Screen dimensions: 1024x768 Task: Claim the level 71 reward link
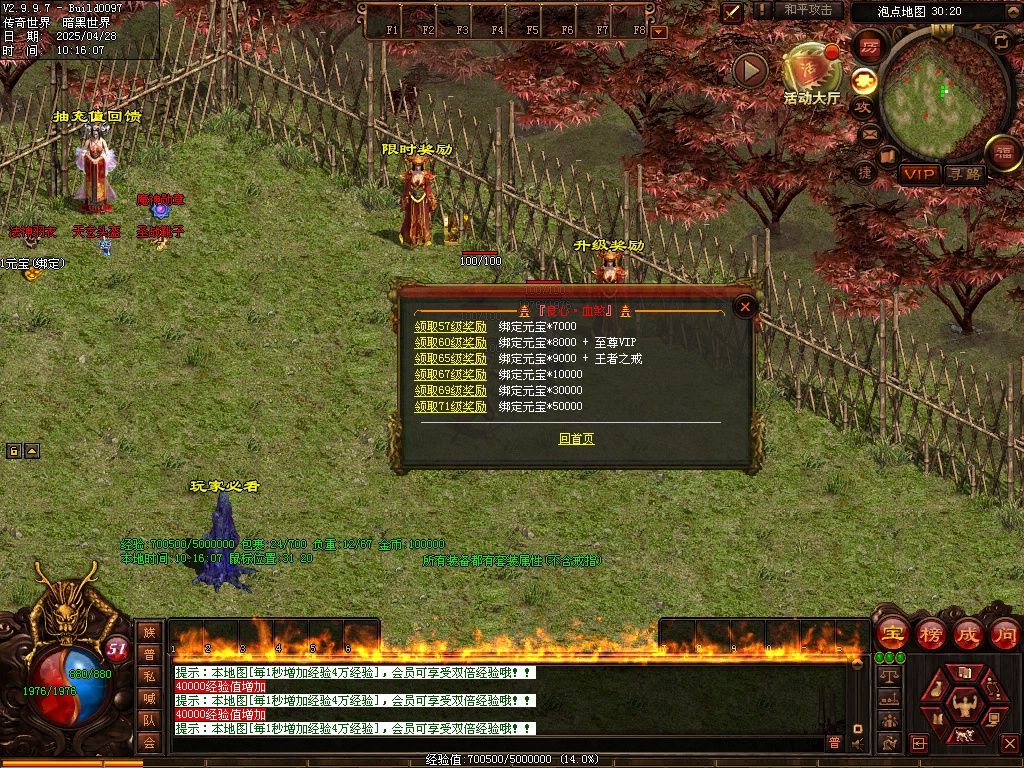(x=451, y=406)
